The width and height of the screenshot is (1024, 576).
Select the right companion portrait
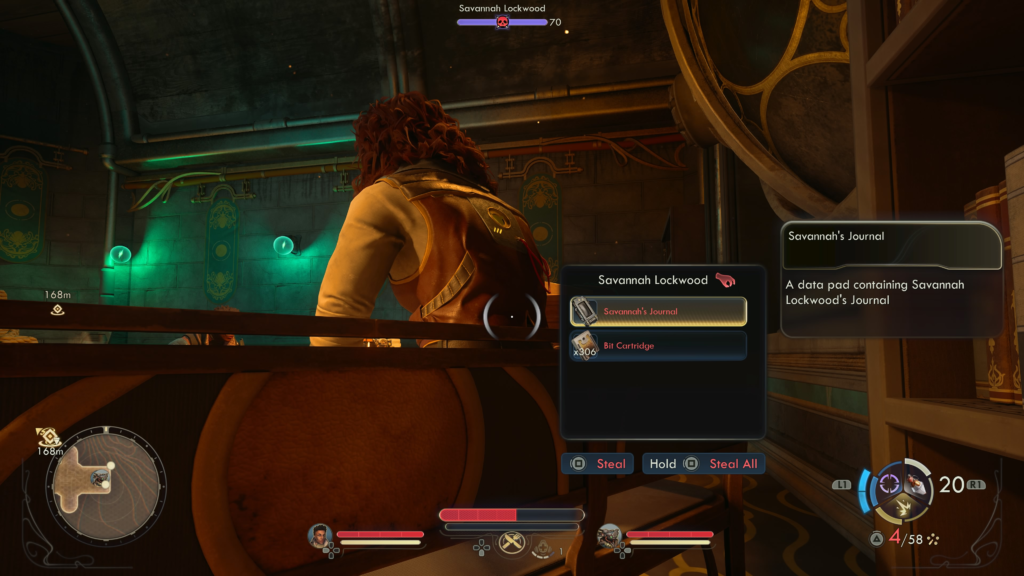pos(609,536)
